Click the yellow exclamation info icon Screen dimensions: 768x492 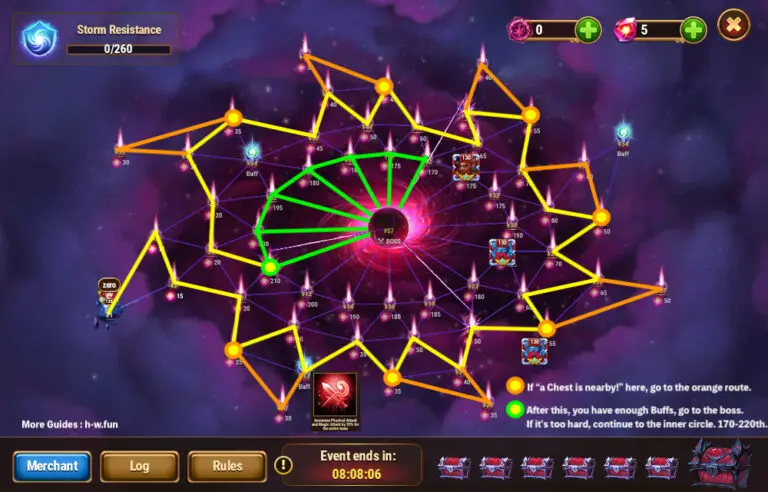(x=284, y=465)
